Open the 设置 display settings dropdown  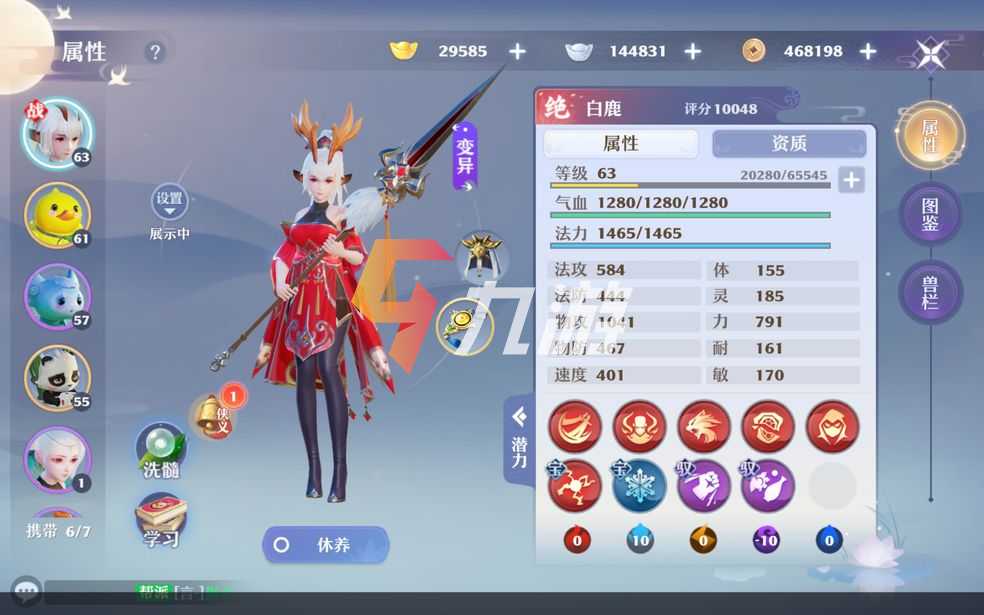(x=169, y=203)
